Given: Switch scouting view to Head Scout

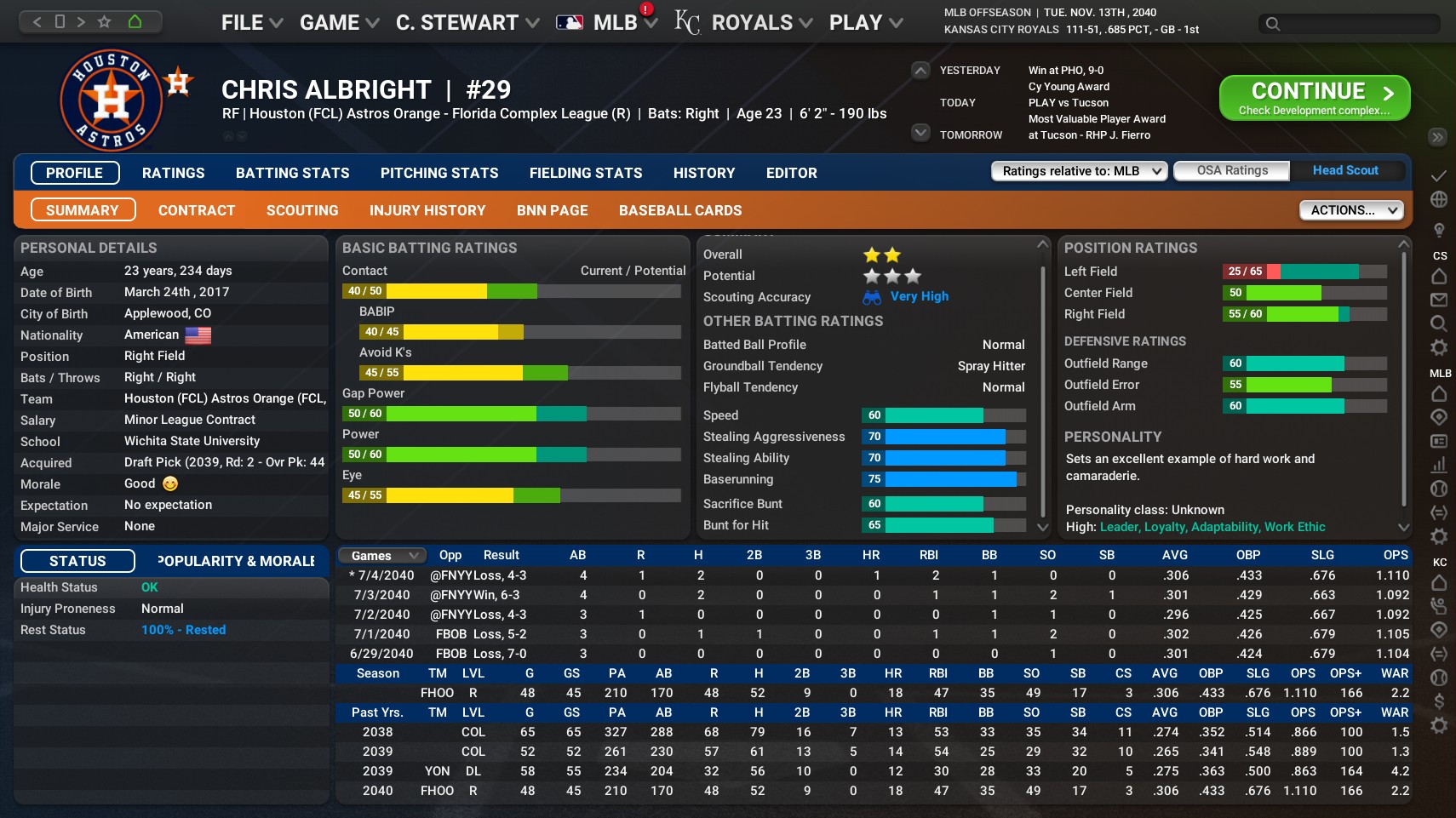Looking at the screenshot, I should (x=1345, y=170).
